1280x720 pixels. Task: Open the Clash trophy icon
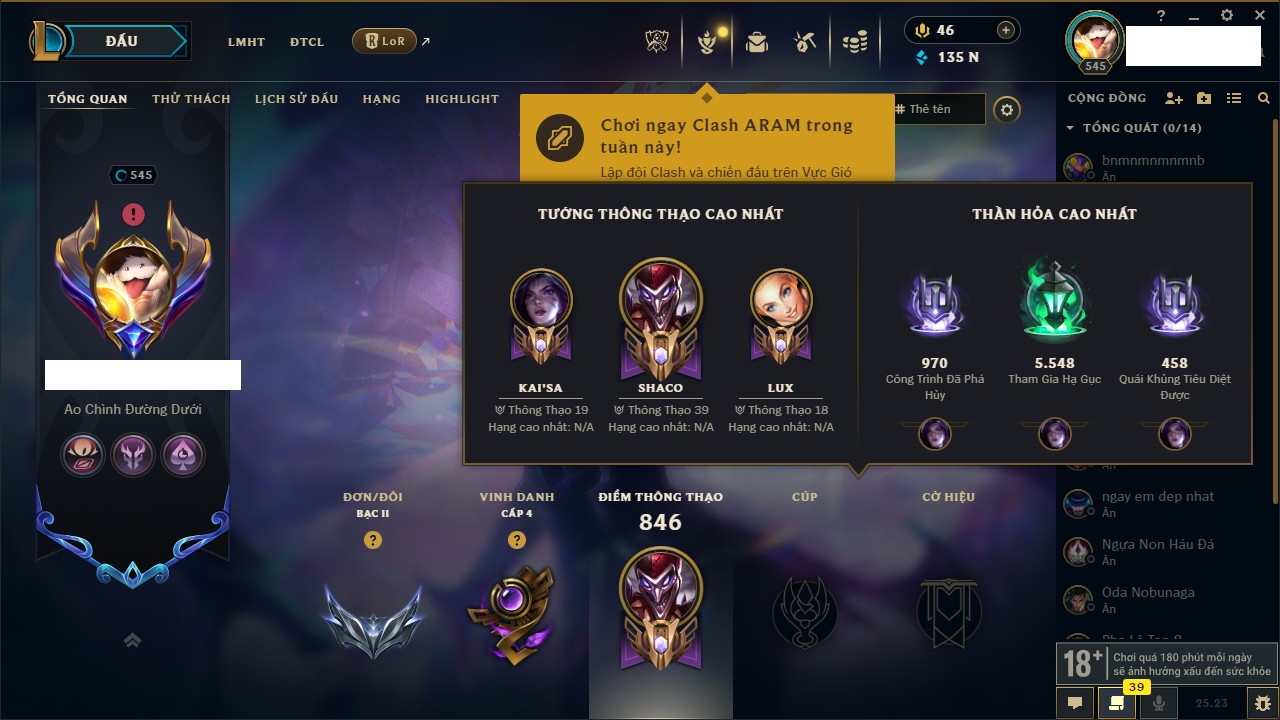pos(657,42)
